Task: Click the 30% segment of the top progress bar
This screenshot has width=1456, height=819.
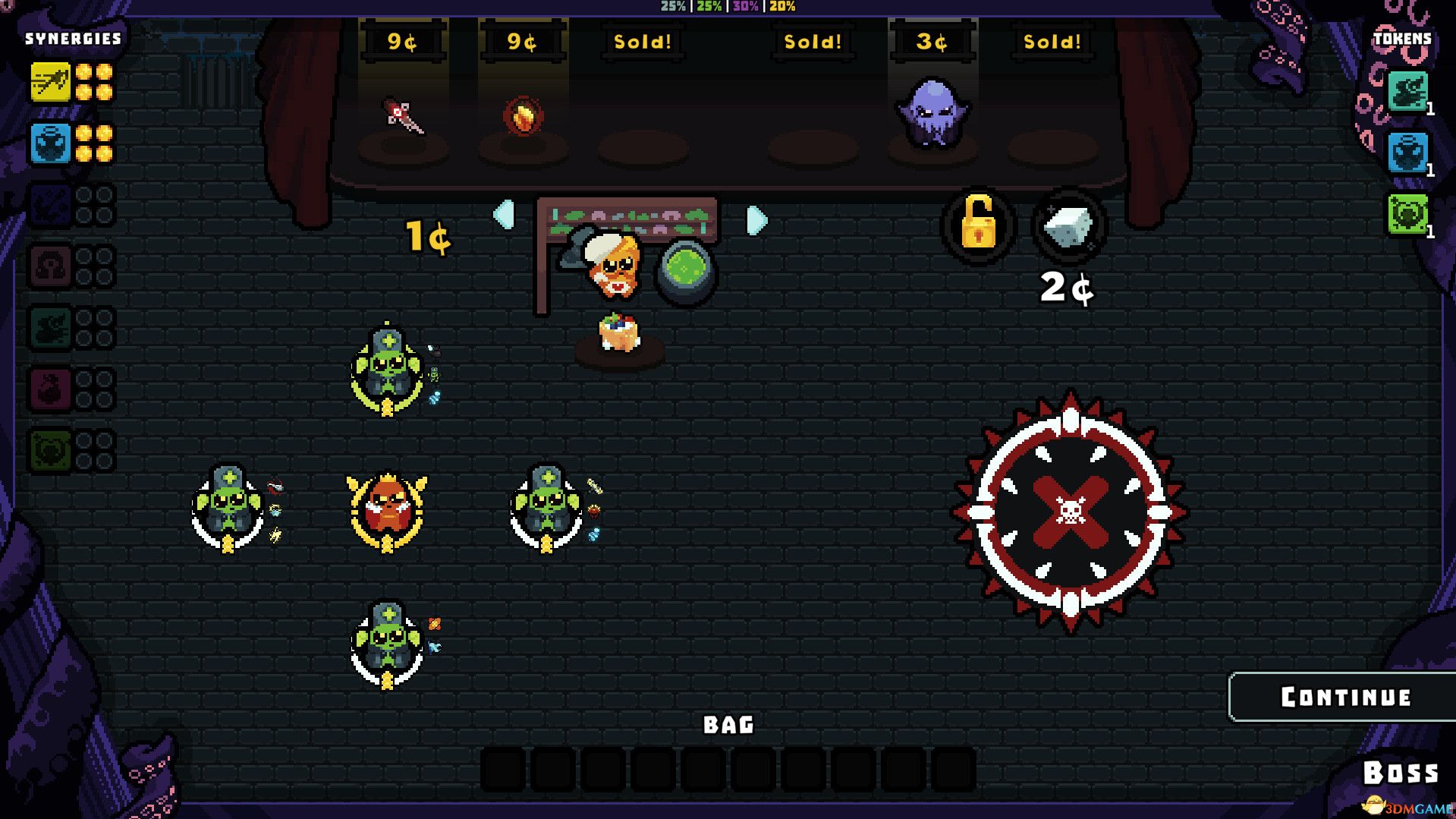Action: coord(744,8)
